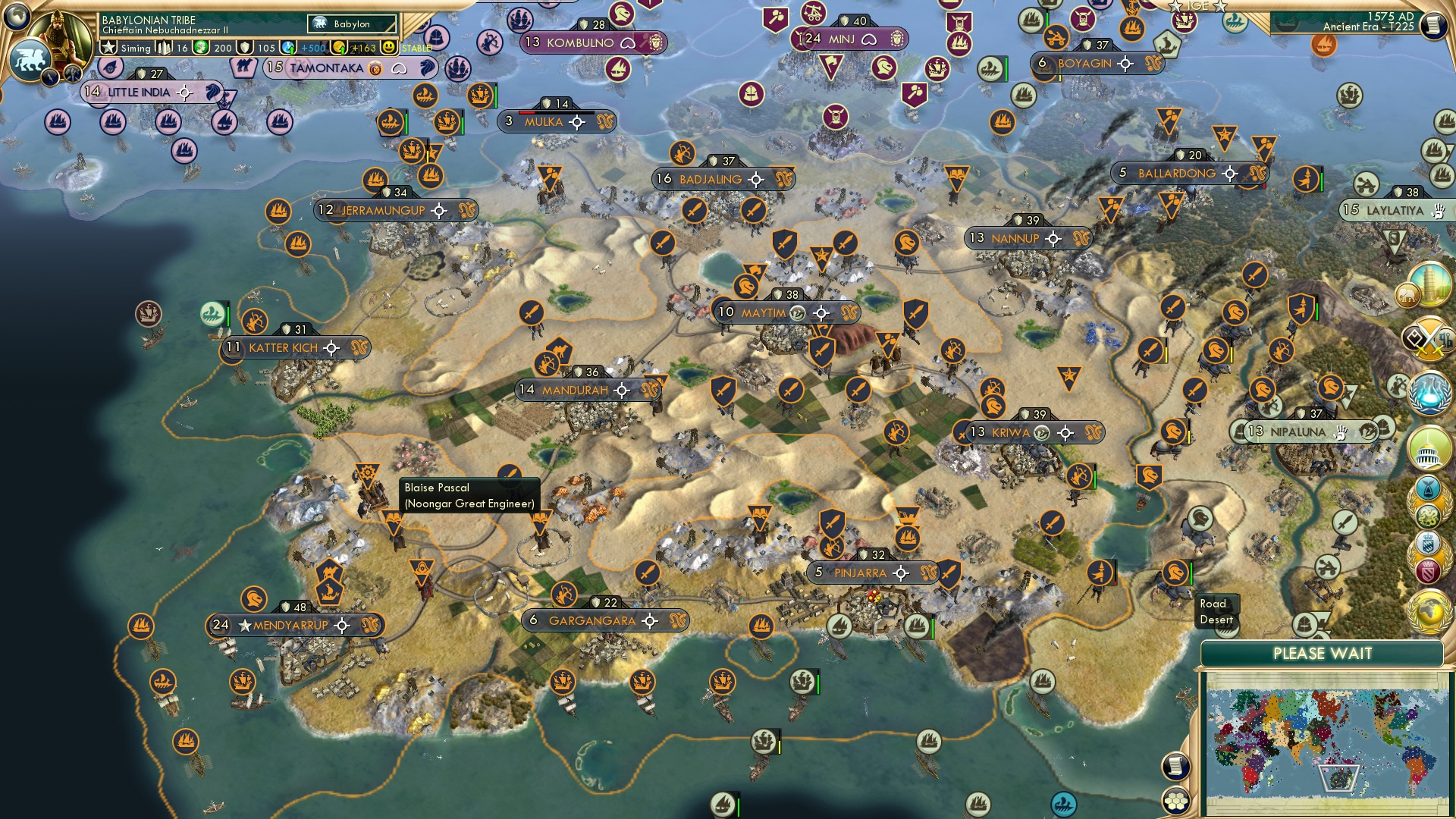Click the +500 science beaker indicator

(287, 48)
